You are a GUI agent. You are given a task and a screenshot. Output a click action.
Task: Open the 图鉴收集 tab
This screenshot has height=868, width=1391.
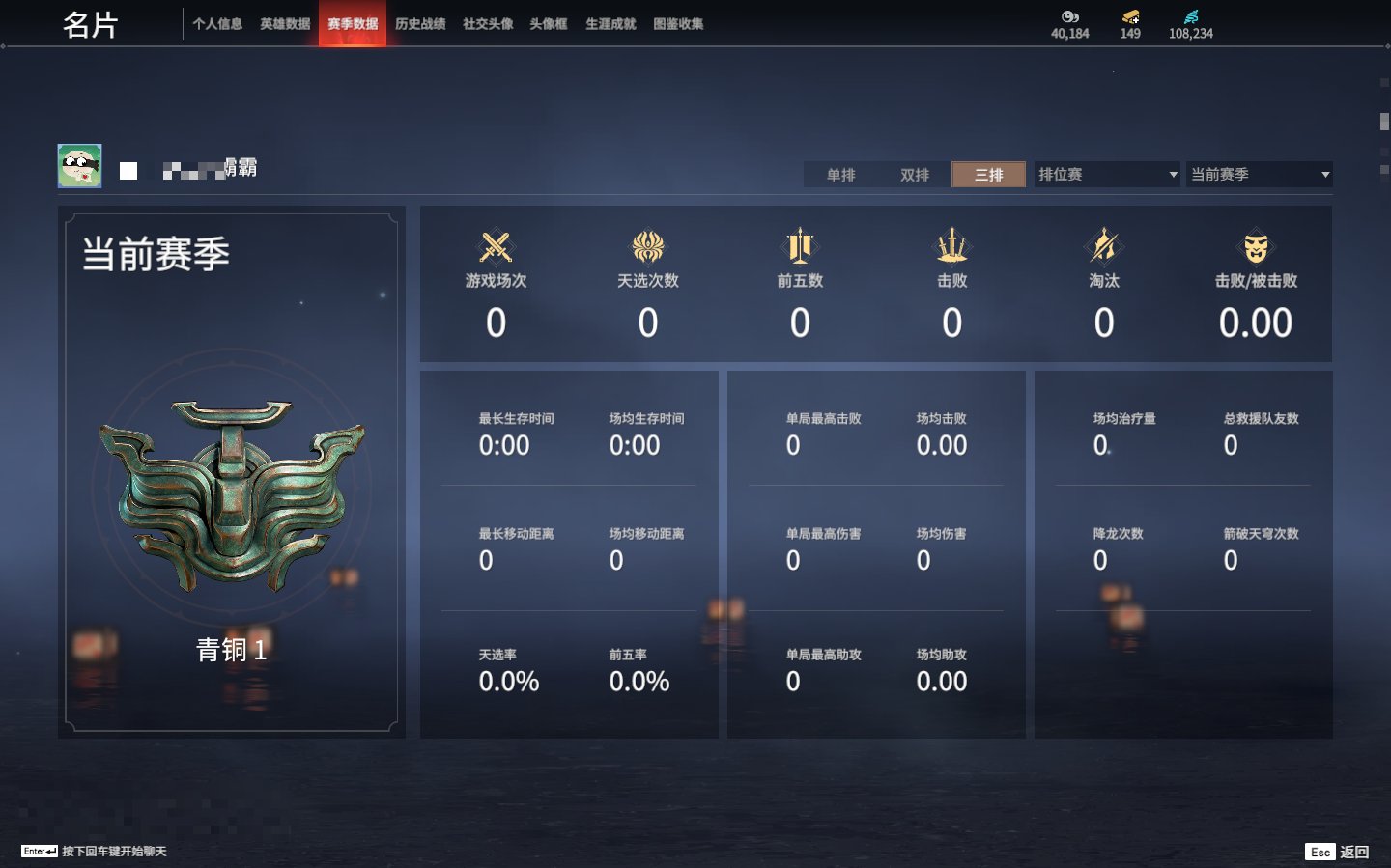click(678, 24)
